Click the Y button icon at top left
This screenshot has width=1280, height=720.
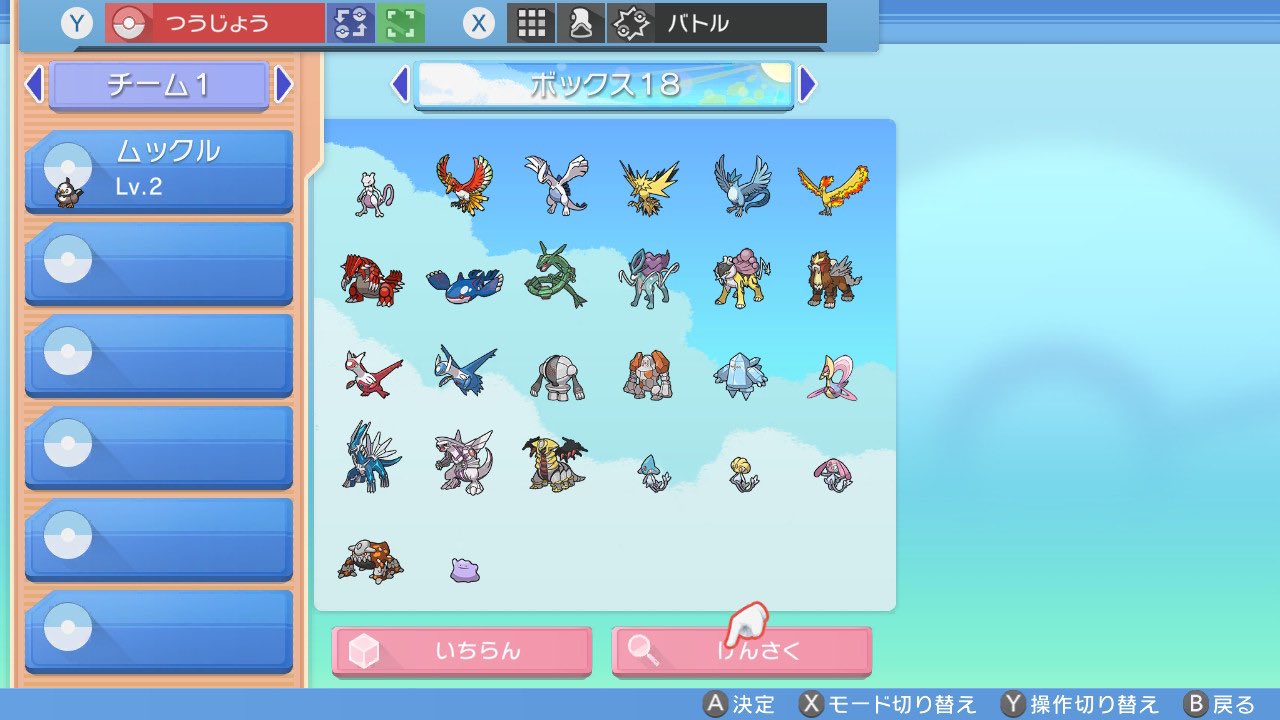pyautogui.click(x=76, y=23)
